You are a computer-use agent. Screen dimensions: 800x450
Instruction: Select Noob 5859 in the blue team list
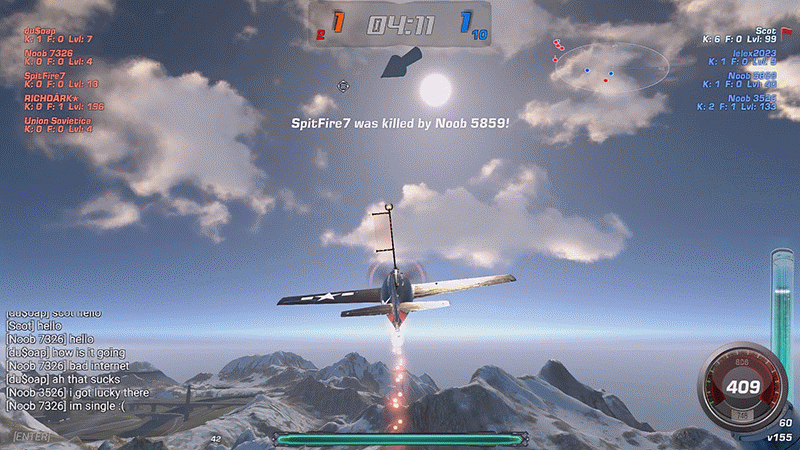coord(752,76)
